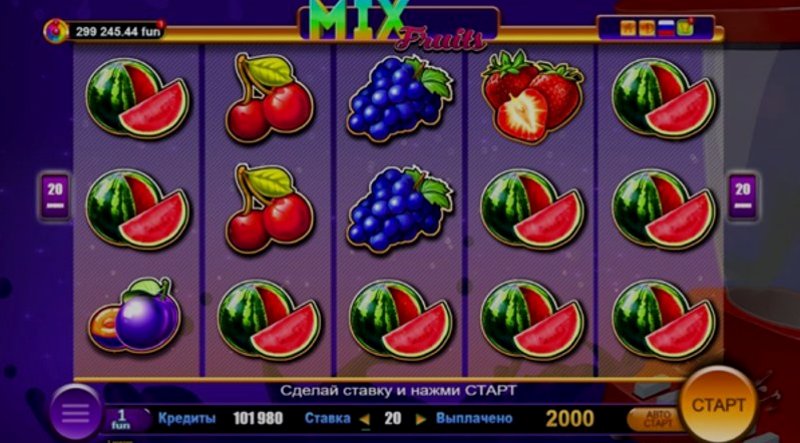Decrease the Ставка bet with the left arrow
This screenshot has width=800, height=443.
pos(364,418)
